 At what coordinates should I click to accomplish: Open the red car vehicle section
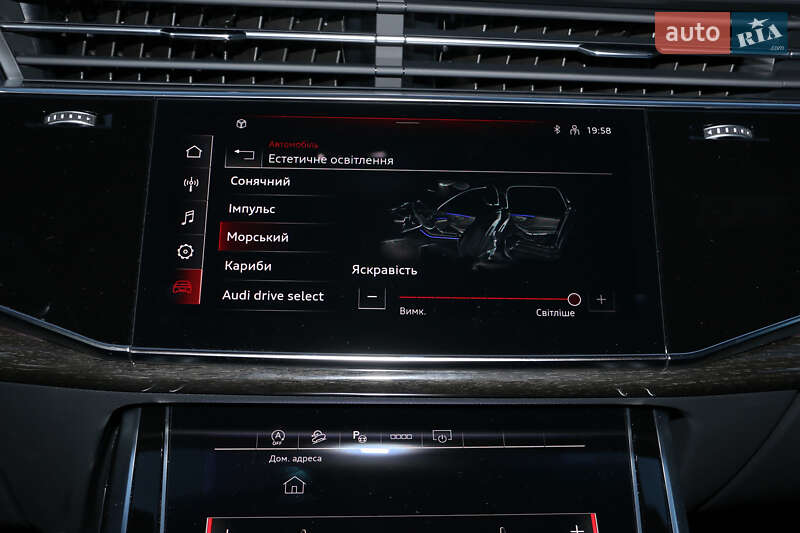pyautogui.click(x=183, y=287)
